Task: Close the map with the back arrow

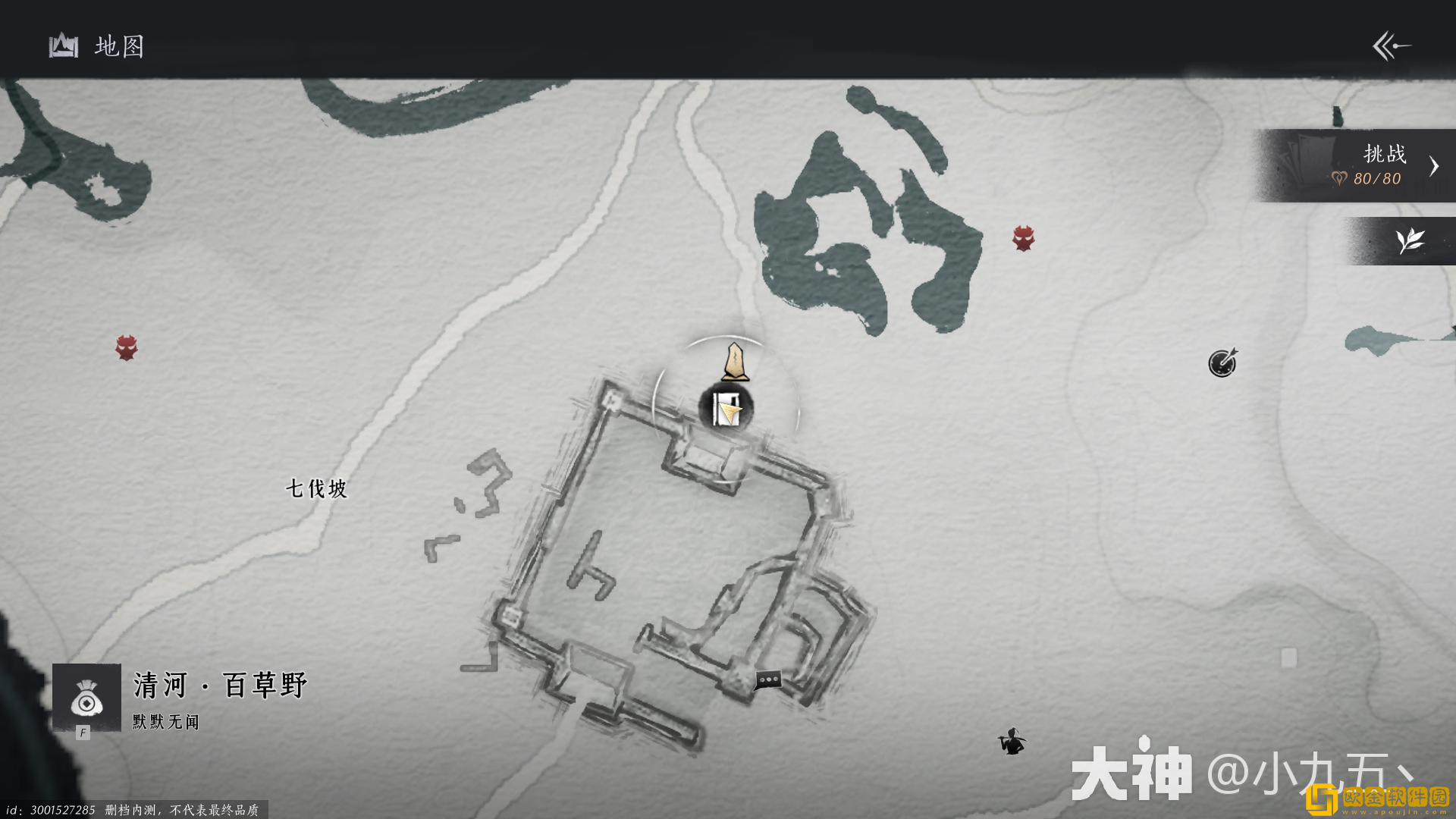Action: 1392,46
